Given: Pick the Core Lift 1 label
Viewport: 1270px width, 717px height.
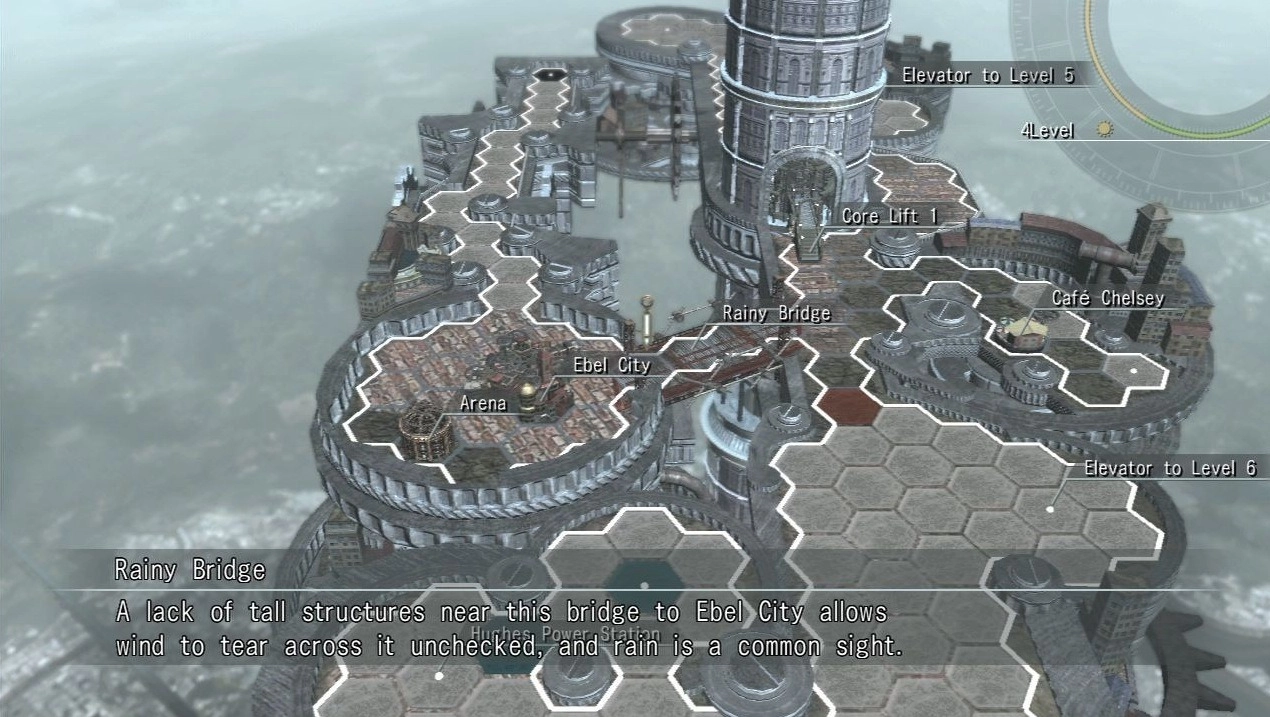Looking at the screenshot, I should (x=892, y=216).
